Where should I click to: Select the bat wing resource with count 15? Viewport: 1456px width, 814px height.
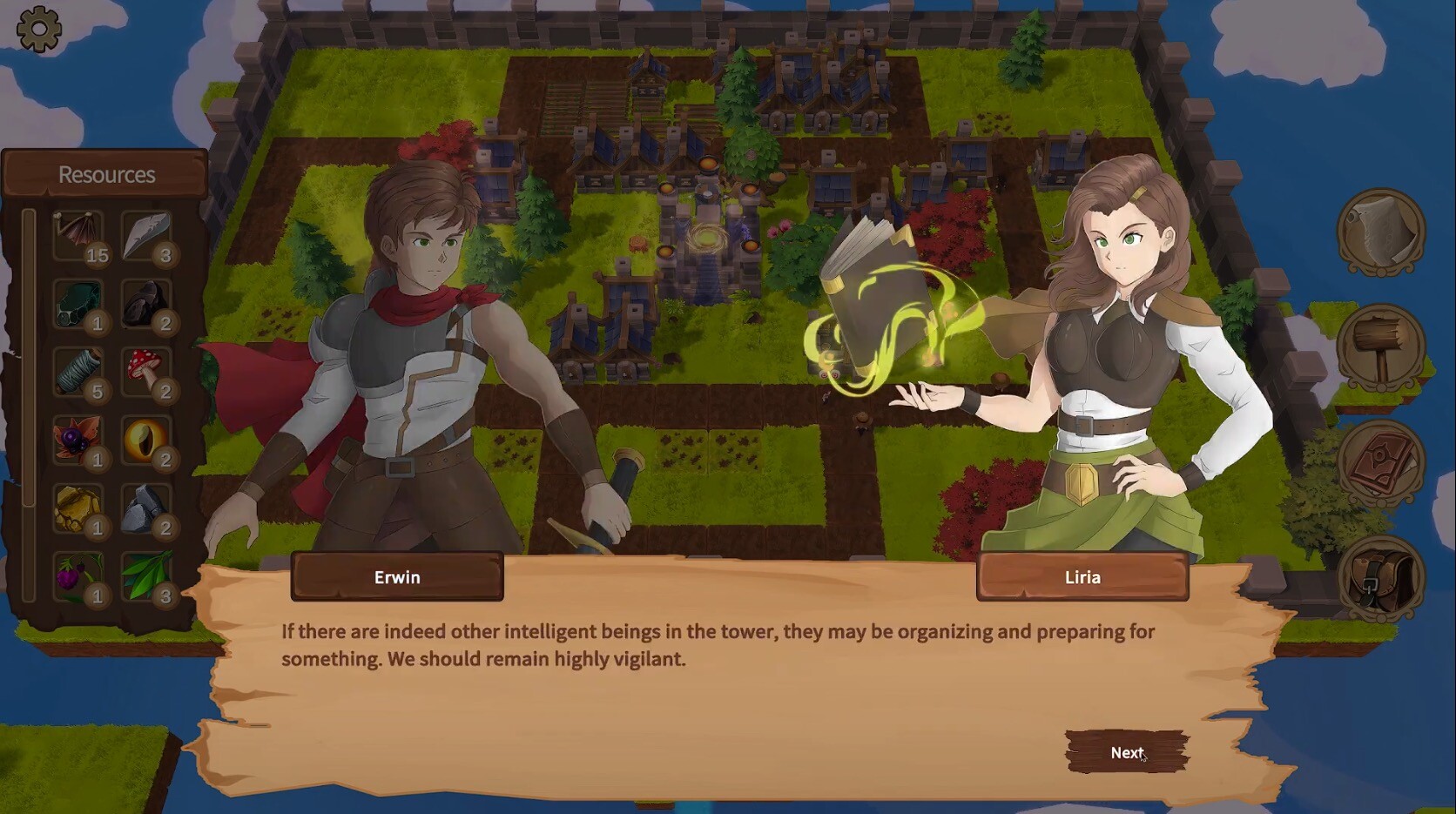[x=78, y=233]
